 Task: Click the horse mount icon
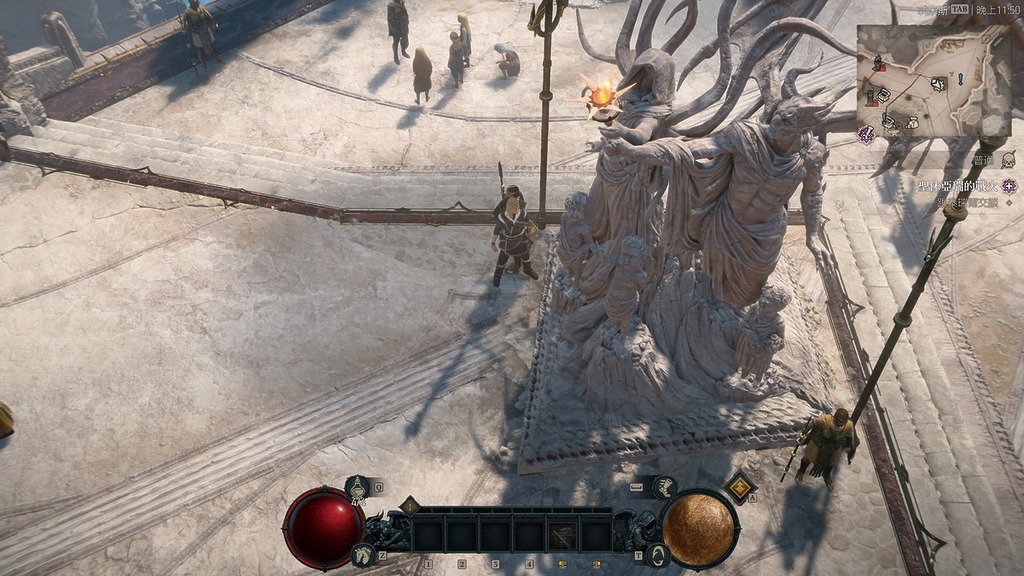pyautogui.click(x=363, y=553)
